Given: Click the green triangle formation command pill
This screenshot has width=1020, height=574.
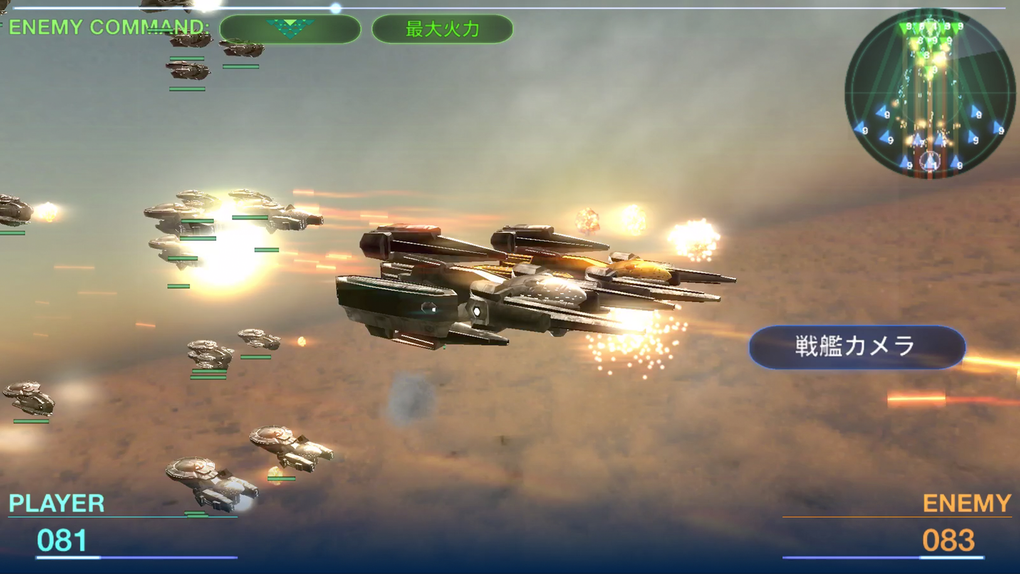Looking at the screenshot, I should 290,29.
